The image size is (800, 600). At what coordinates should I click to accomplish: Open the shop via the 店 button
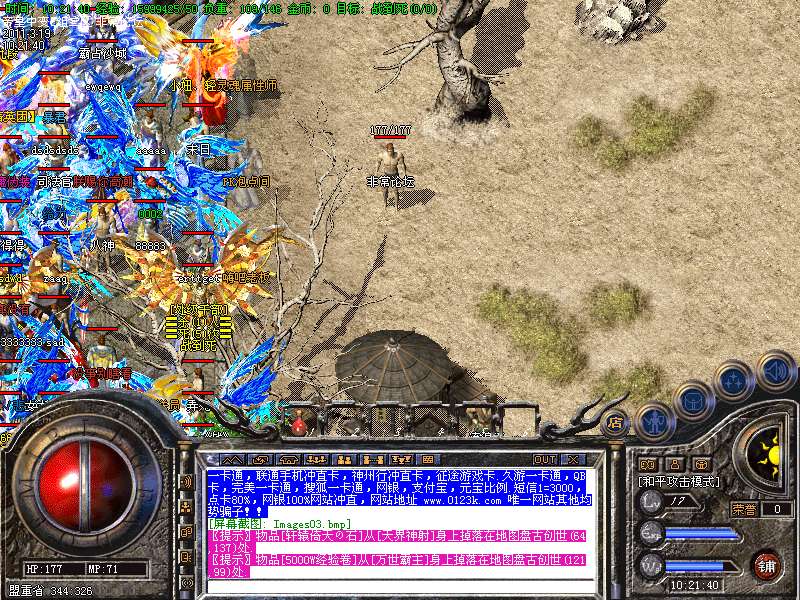616,422
